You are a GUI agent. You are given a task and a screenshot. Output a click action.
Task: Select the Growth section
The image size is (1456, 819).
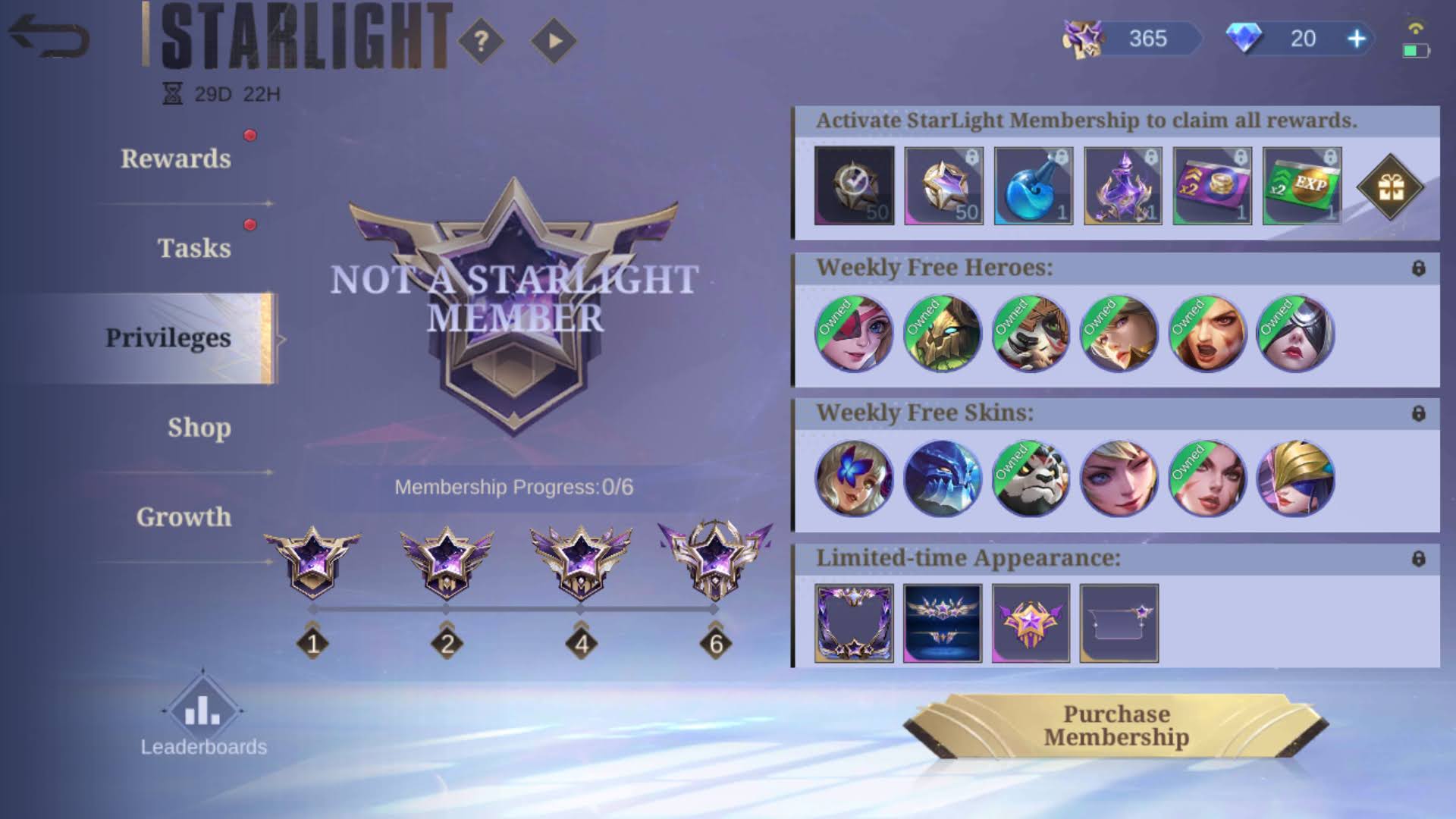tap(182, 516)
